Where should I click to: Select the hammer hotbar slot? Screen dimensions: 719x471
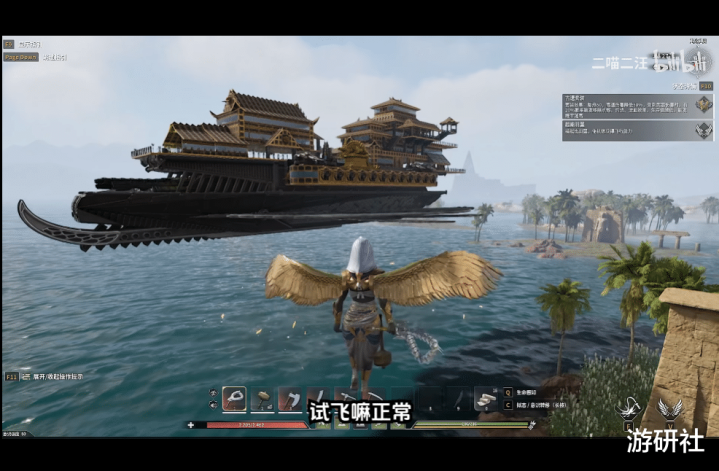click(262, 400)
